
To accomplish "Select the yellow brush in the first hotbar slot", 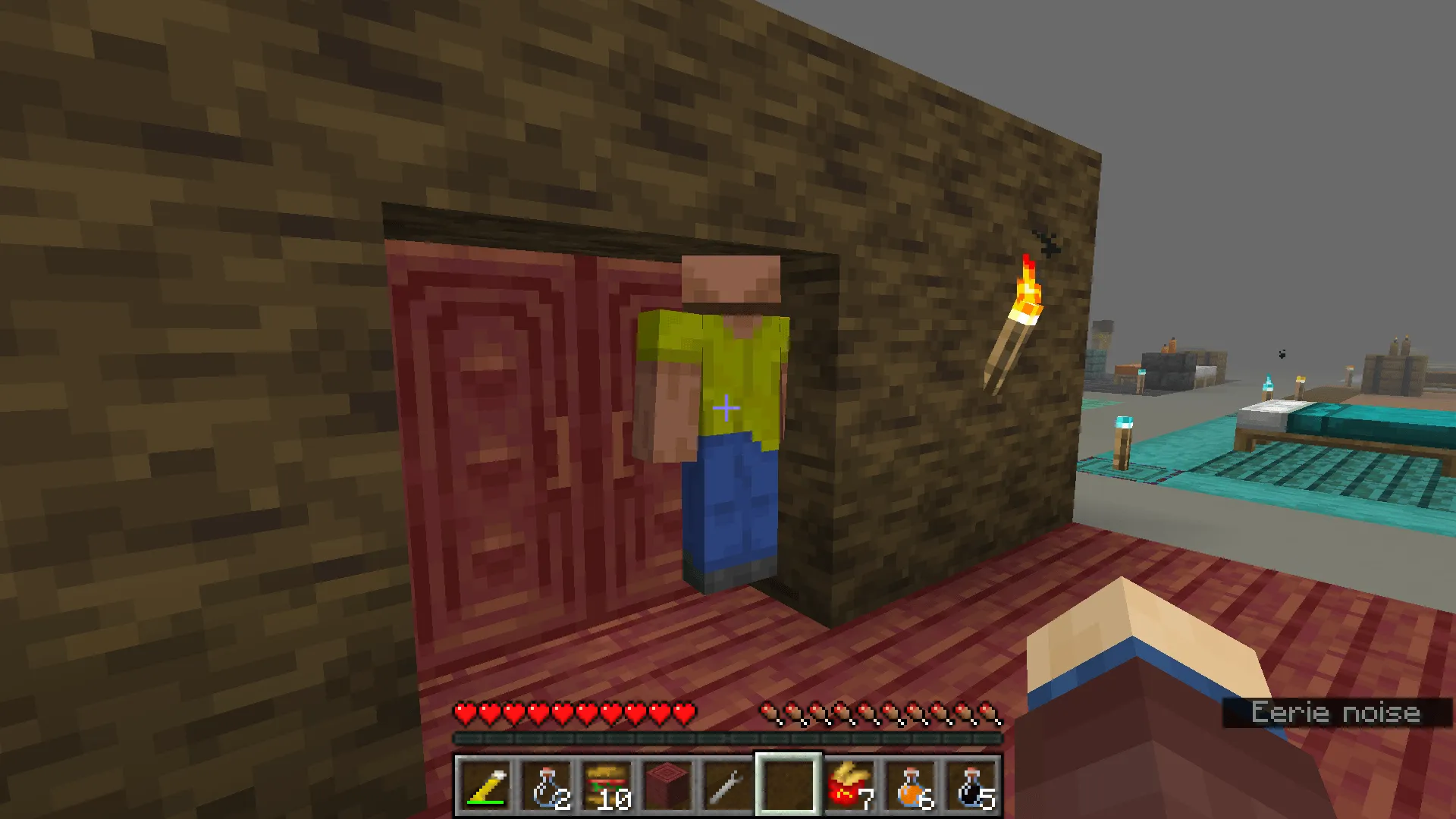I will 485,785.
